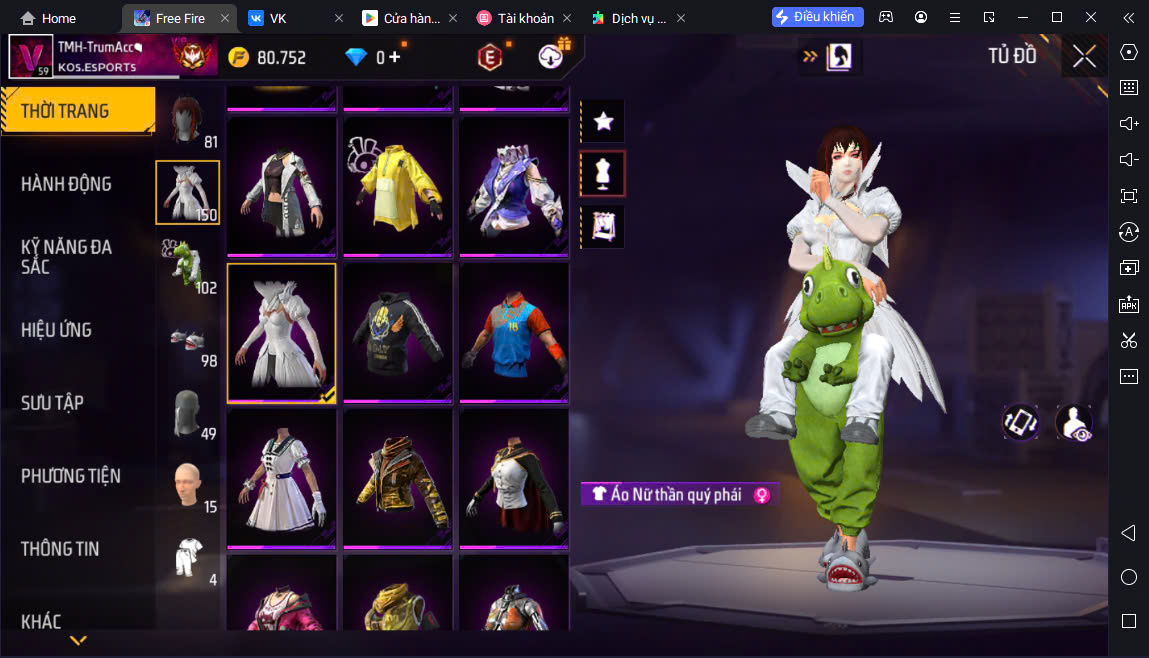Switch to KỸ NĂNG ĐA SẮC tab
The height and width of the screenshot is (658, 1149).
coord(66,256)
